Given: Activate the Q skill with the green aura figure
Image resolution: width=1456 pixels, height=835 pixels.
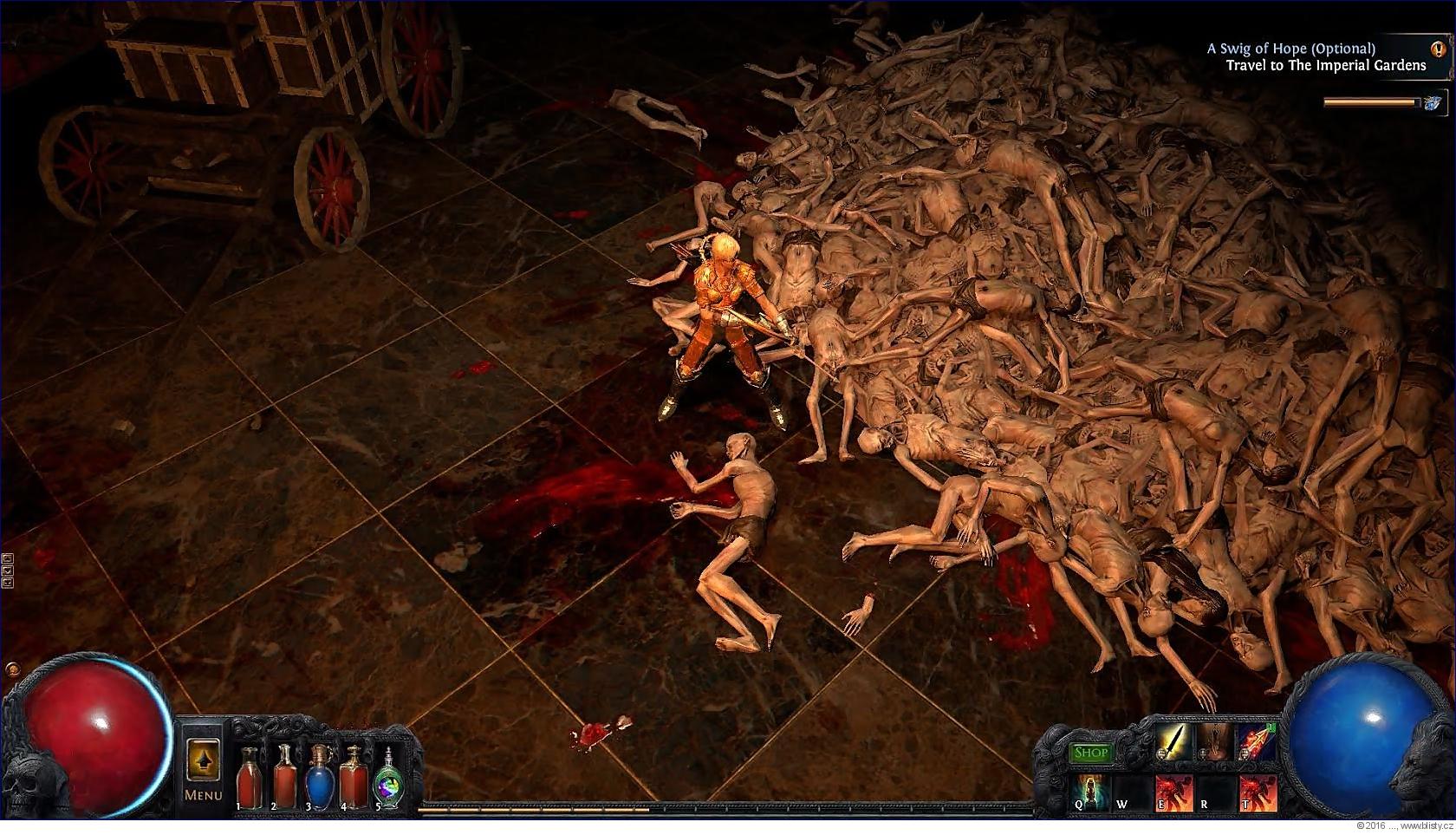Looking at the screenshot, I should [x=1089, y=793].
